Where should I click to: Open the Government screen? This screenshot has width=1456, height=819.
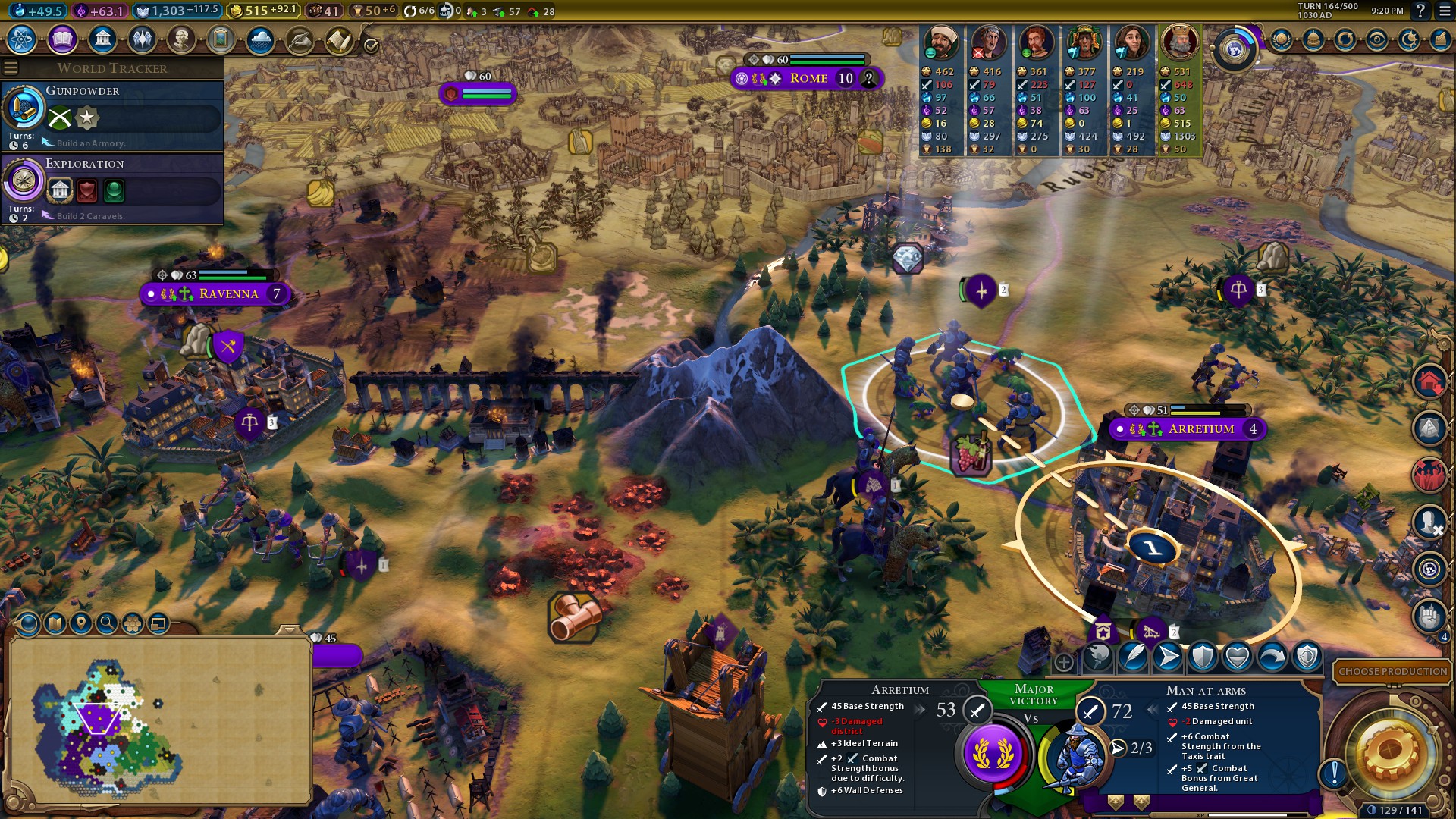point(102,39)
